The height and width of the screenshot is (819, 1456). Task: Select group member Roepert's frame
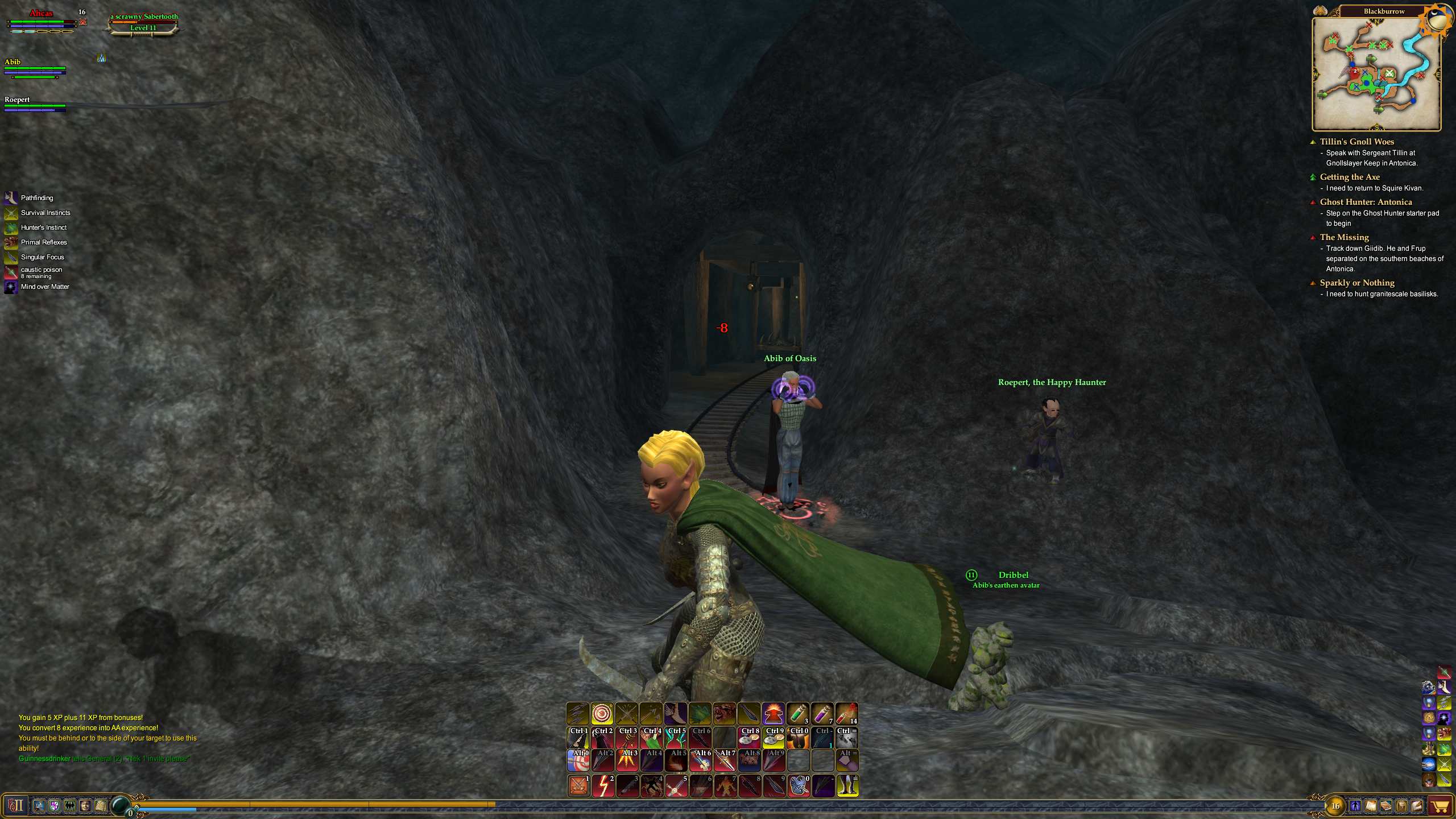click(34, 104)
